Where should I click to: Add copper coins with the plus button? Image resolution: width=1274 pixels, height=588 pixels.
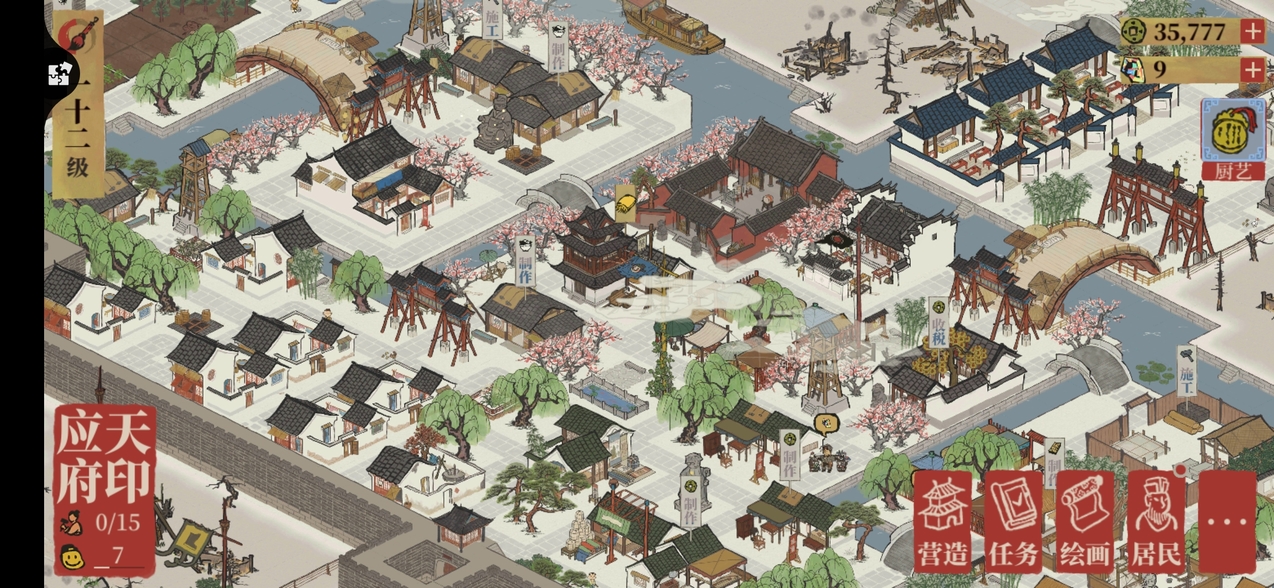[x=1252, y=31]
